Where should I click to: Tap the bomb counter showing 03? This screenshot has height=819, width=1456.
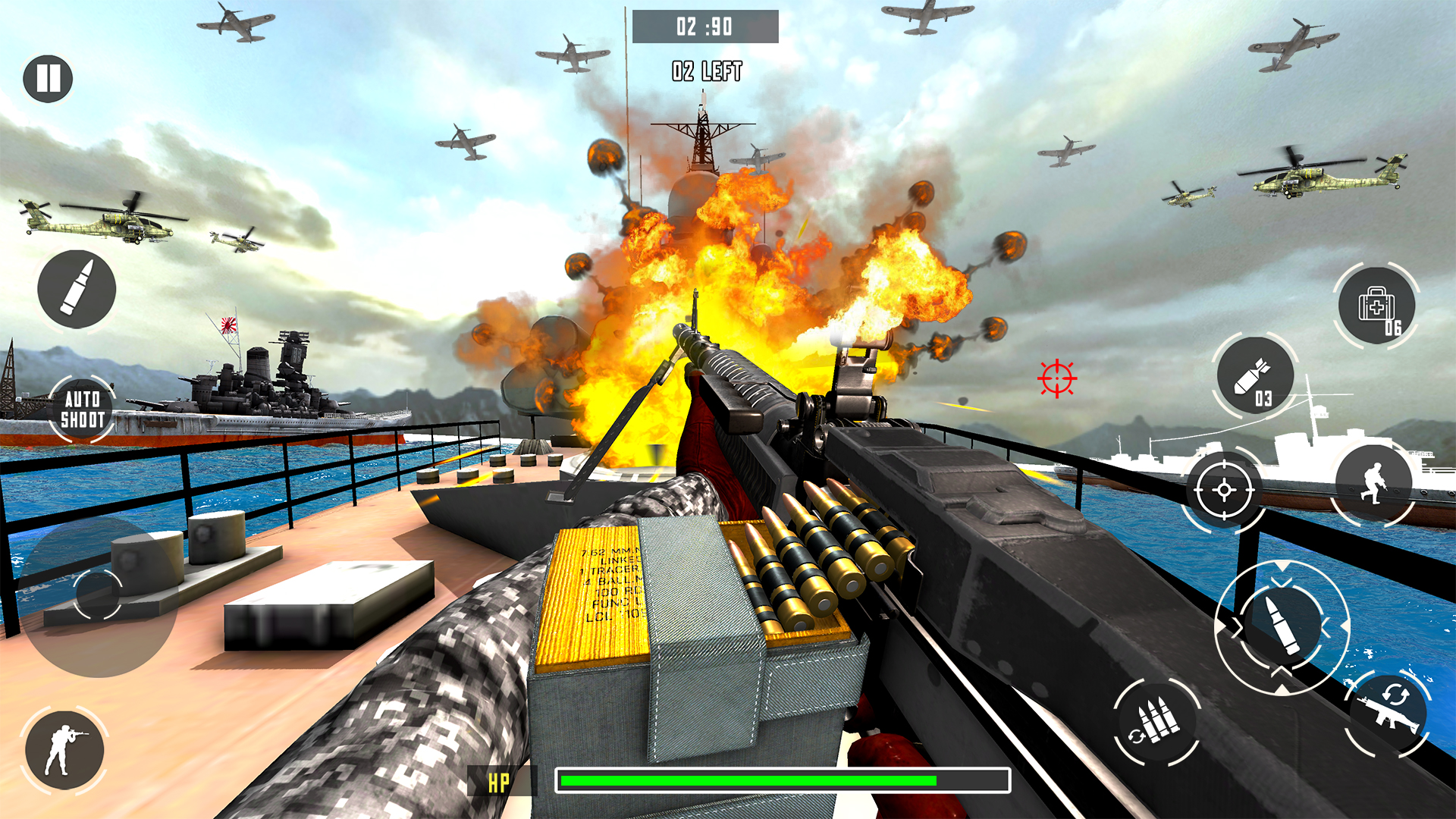(1264, 400)
